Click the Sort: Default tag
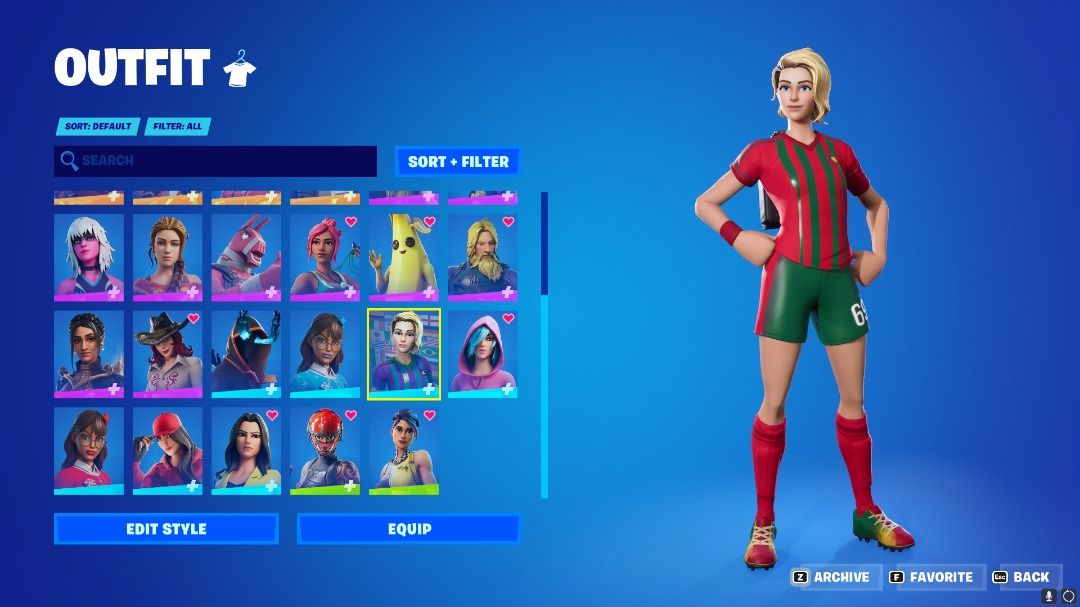Screen dimensions: 1080x607 (x=96, y=127)
